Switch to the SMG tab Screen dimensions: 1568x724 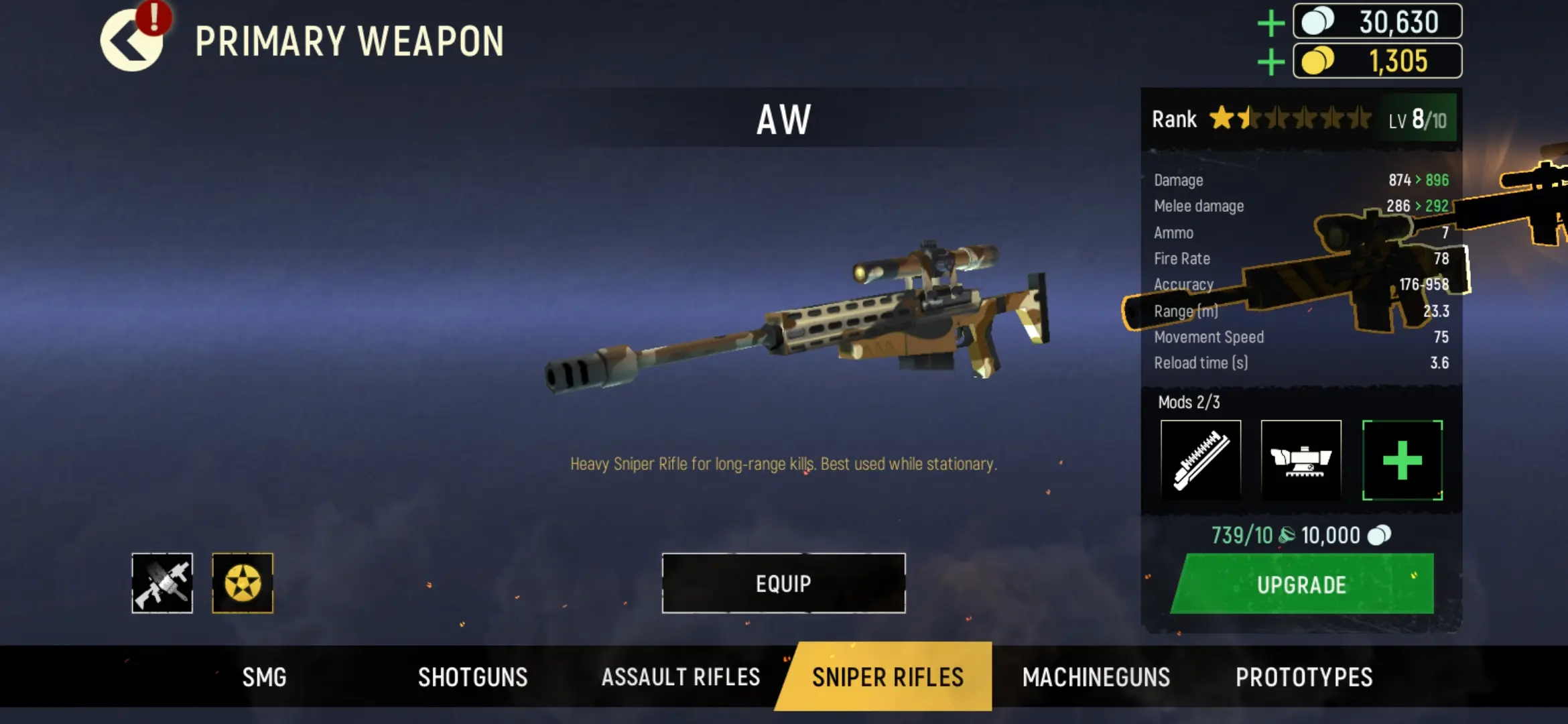pyautogui.click(x=264, y=677)
